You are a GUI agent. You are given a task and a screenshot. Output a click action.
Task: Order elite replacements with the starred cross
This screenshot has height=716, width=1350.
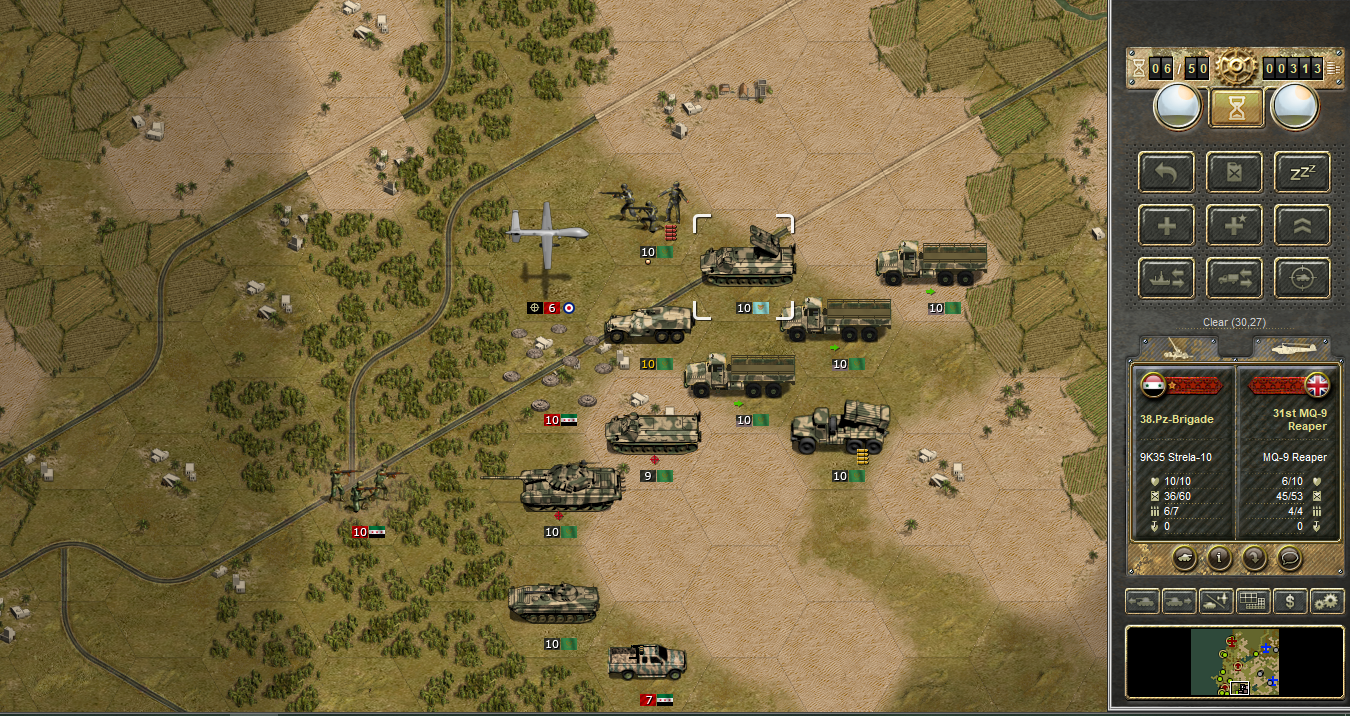(x=1236, y=225)
